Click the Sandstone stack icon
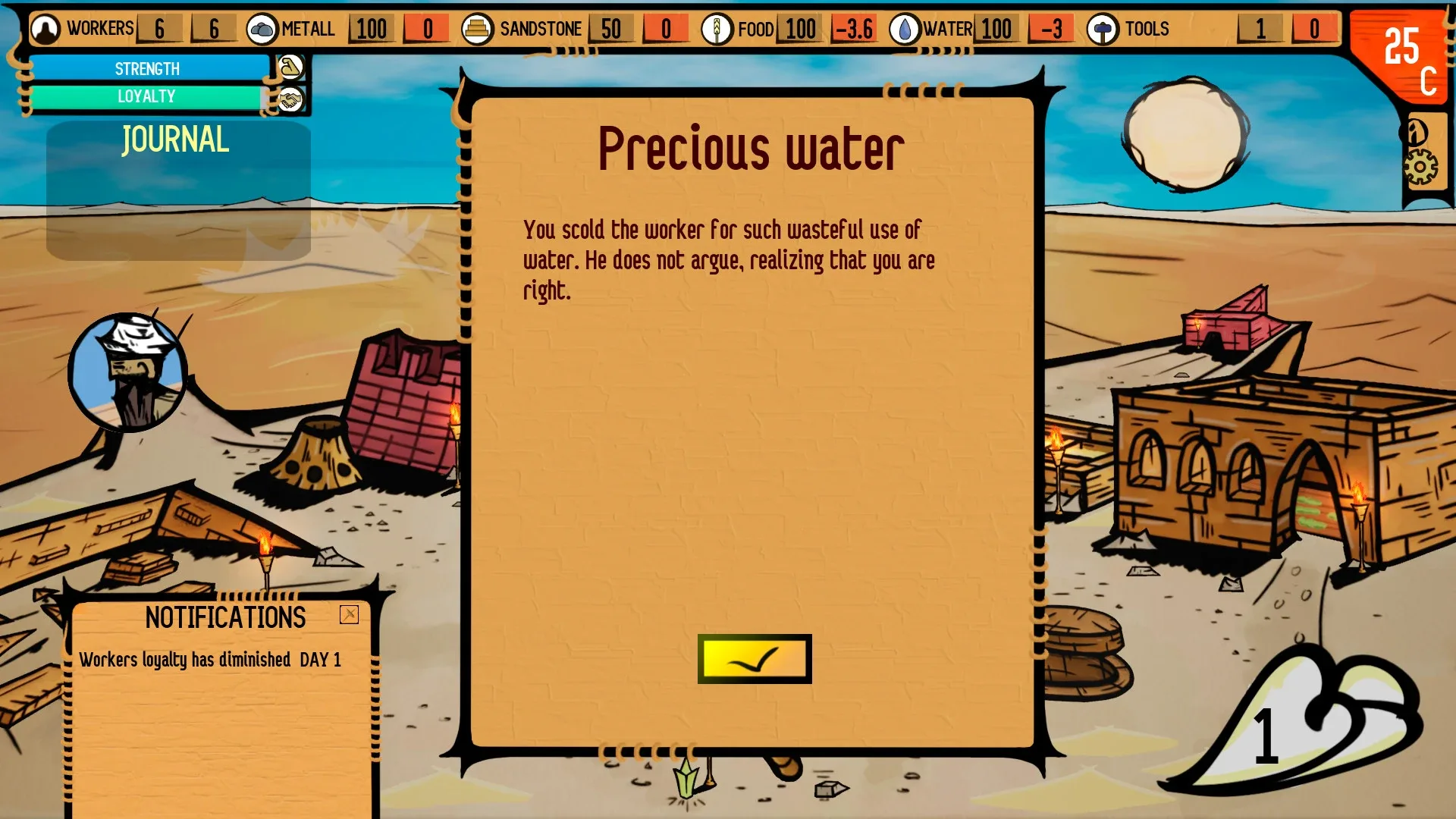This screenshot has height=819, width=1456. (478, 28)
